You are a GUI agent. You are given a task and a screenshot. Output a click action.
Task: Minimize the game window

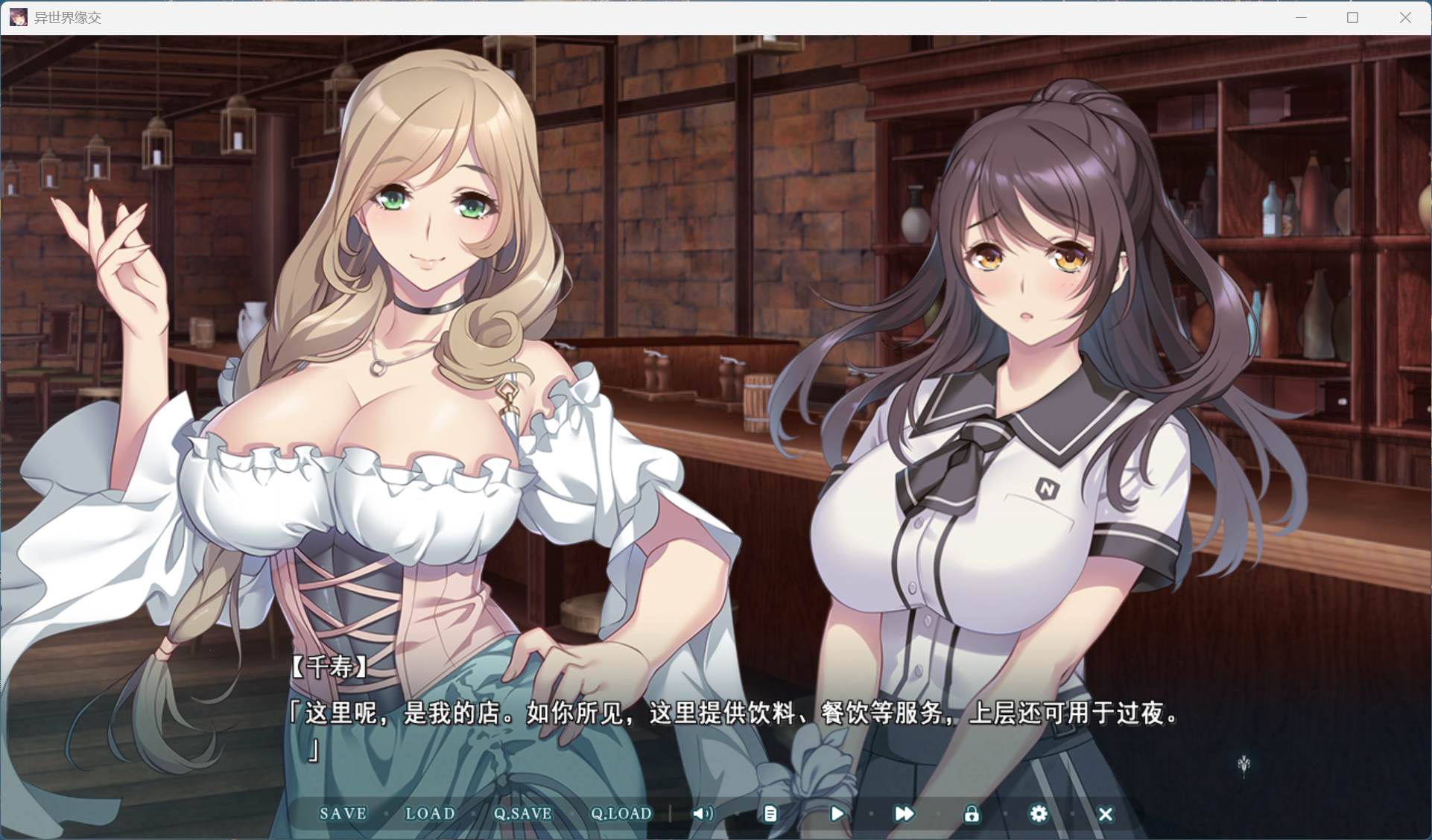(1301, 17)
